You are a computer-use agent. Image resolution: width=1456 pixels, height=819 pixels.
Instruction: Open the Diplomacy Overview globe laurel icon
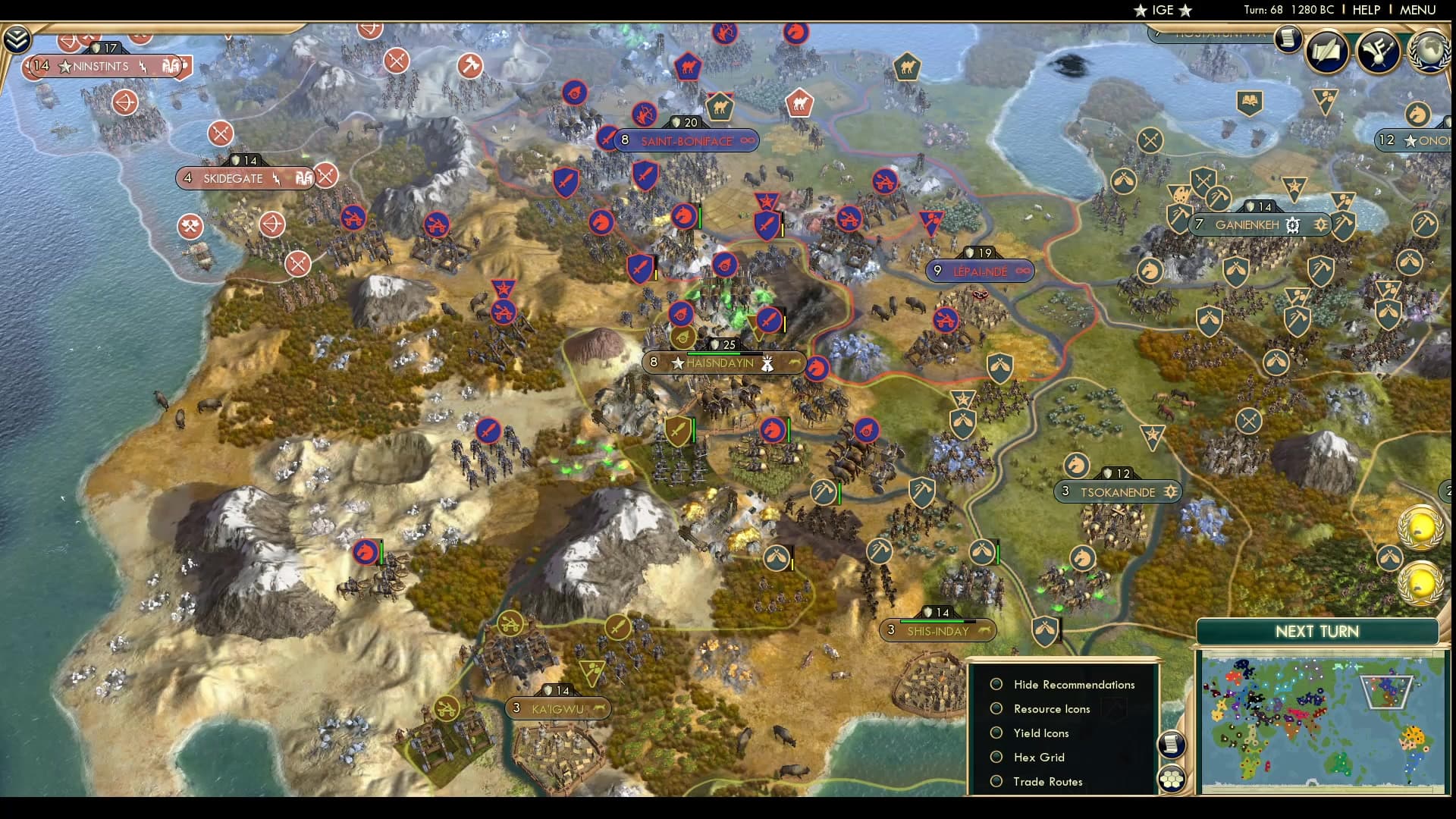(x=1427, y=52)
